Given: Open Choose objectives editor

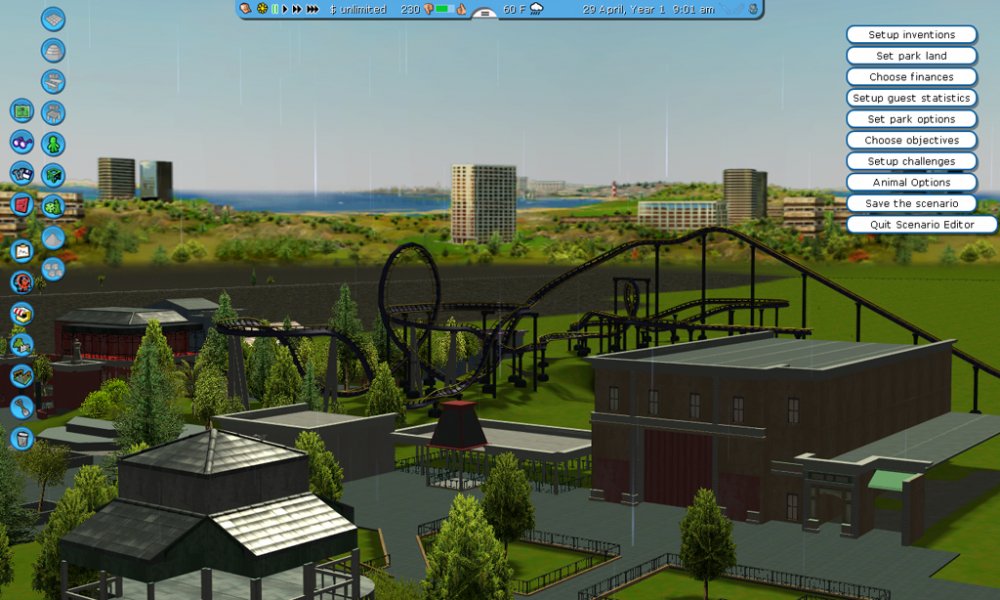Looking at the screenshot, I should [x=911, y=140].
